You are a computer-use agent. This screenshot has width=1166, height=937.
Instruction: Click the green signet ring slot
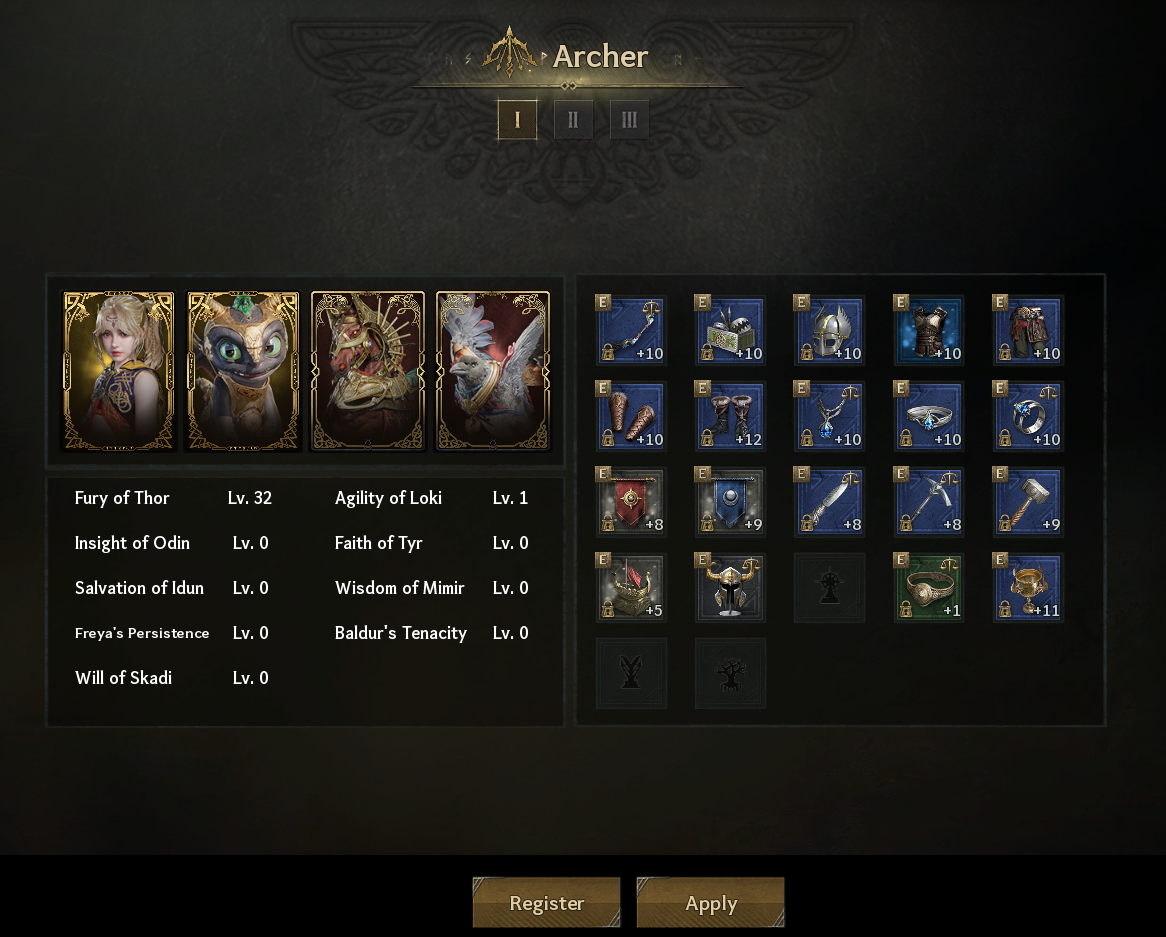tap(929, 588)
